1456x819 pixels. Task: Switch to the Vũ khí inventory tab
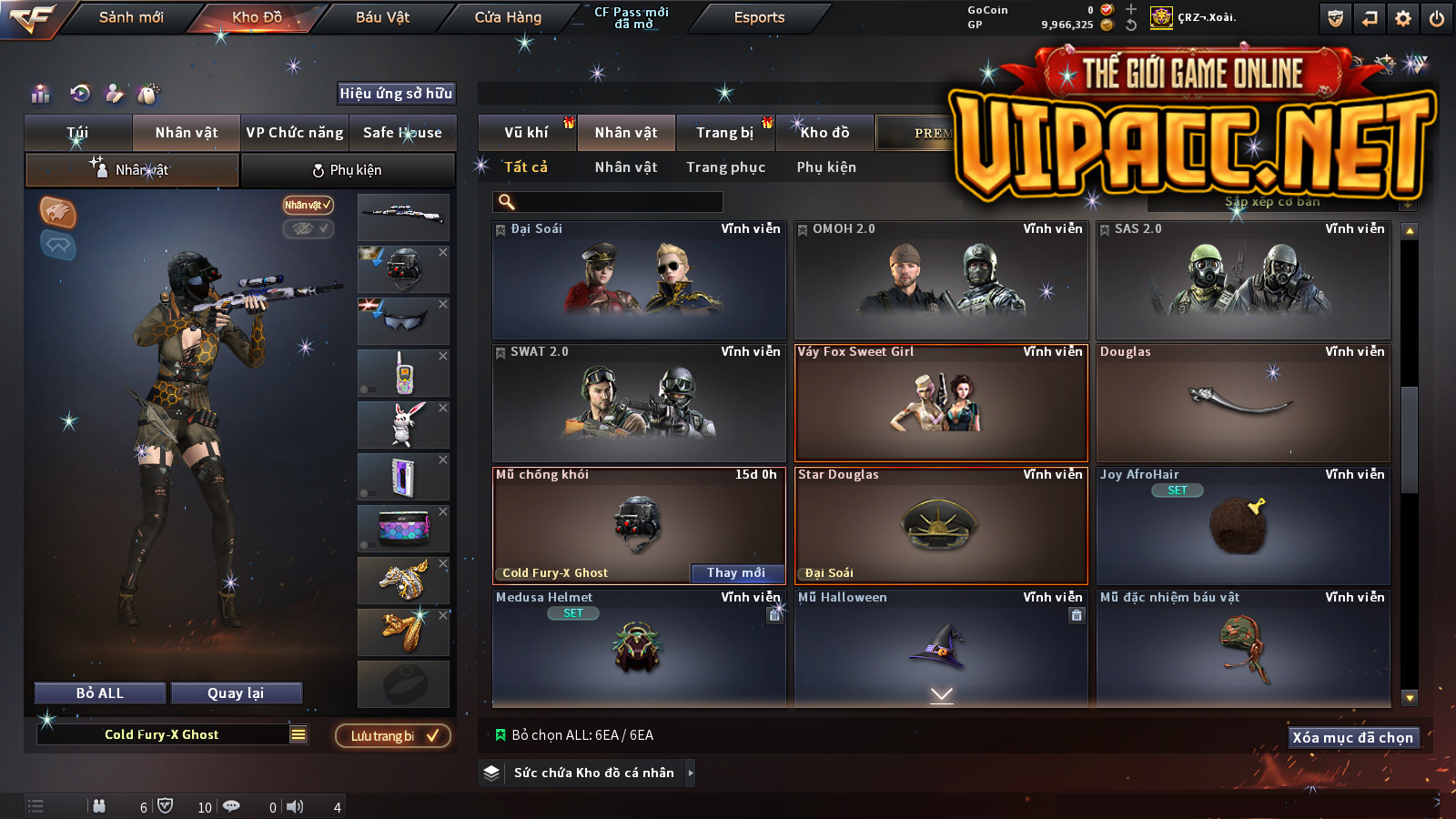click(526, 133)
